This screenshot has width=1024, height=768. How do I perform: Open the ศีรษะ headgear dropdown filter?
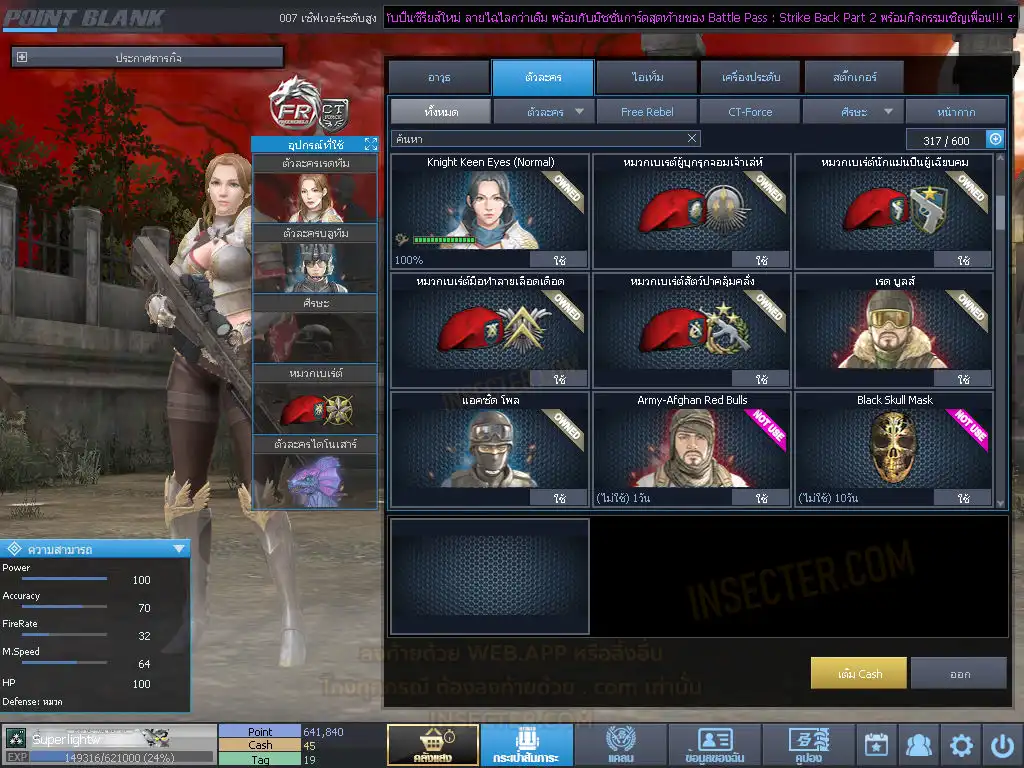(853, 111)
